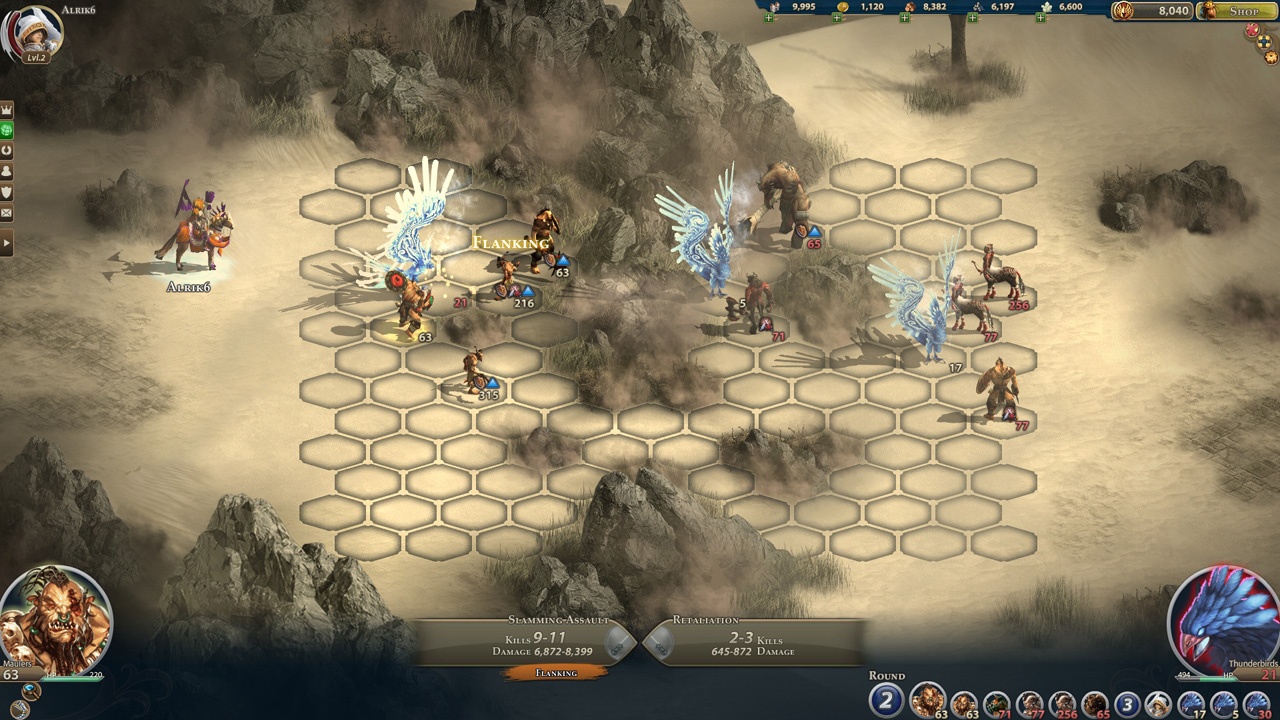
Task: Add more gold with plus button
Action: point(836,19)
